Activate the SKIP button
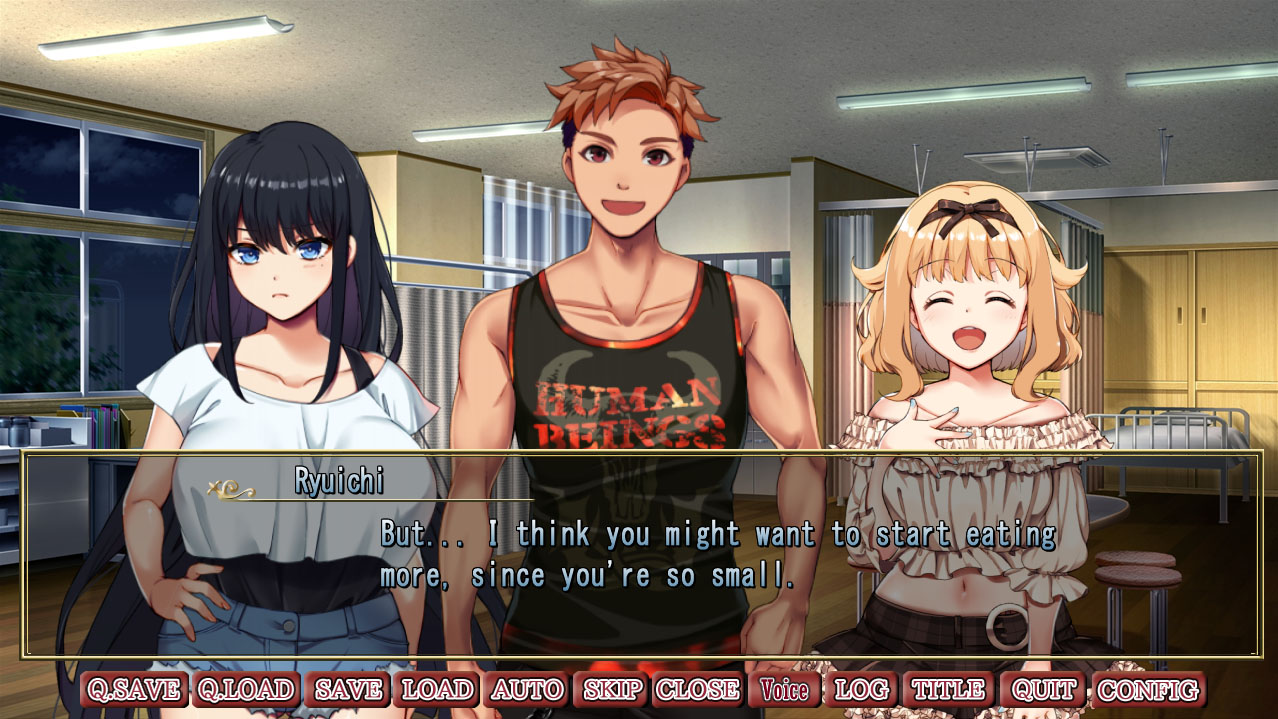 point(613,690)
